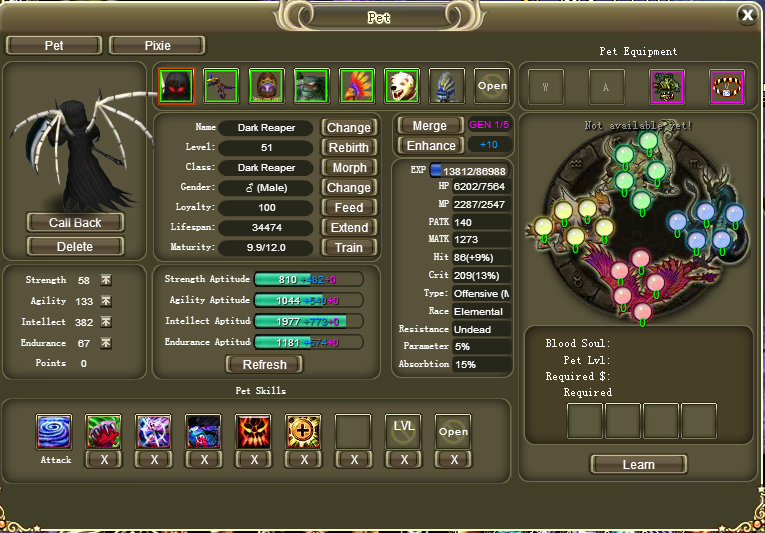Rebirth the pet next to Level
The width and height of the screenshot is (765, 533).
click(348, 147)
